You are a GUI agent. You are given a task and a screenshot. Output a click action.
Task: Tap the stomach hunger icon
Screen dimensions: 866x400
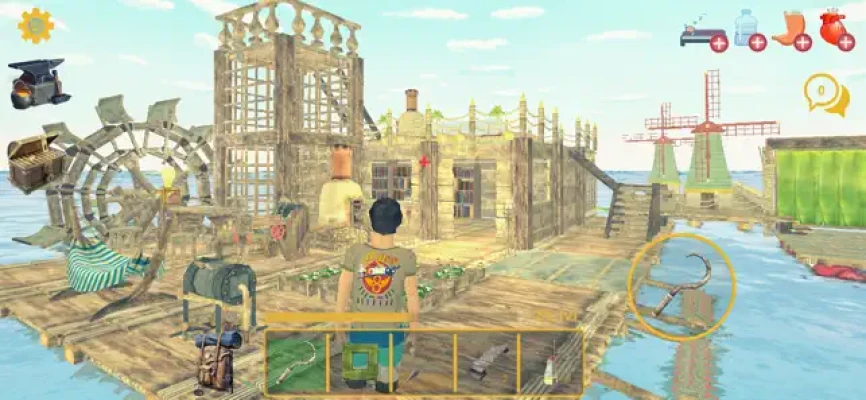click(790, 29)
